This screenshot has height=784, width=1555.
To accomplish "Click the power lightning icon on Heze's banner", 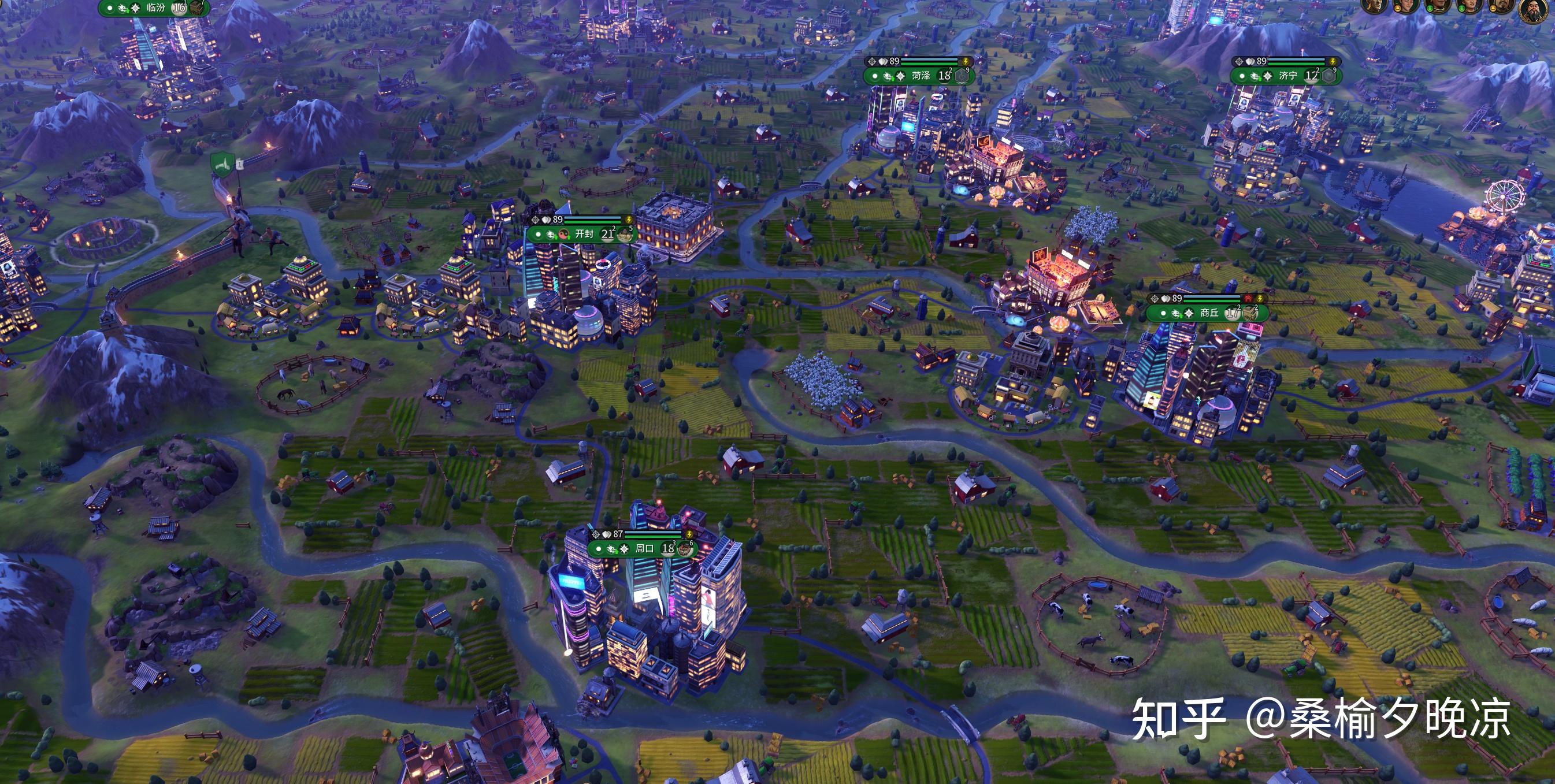I will click(962, 62).
